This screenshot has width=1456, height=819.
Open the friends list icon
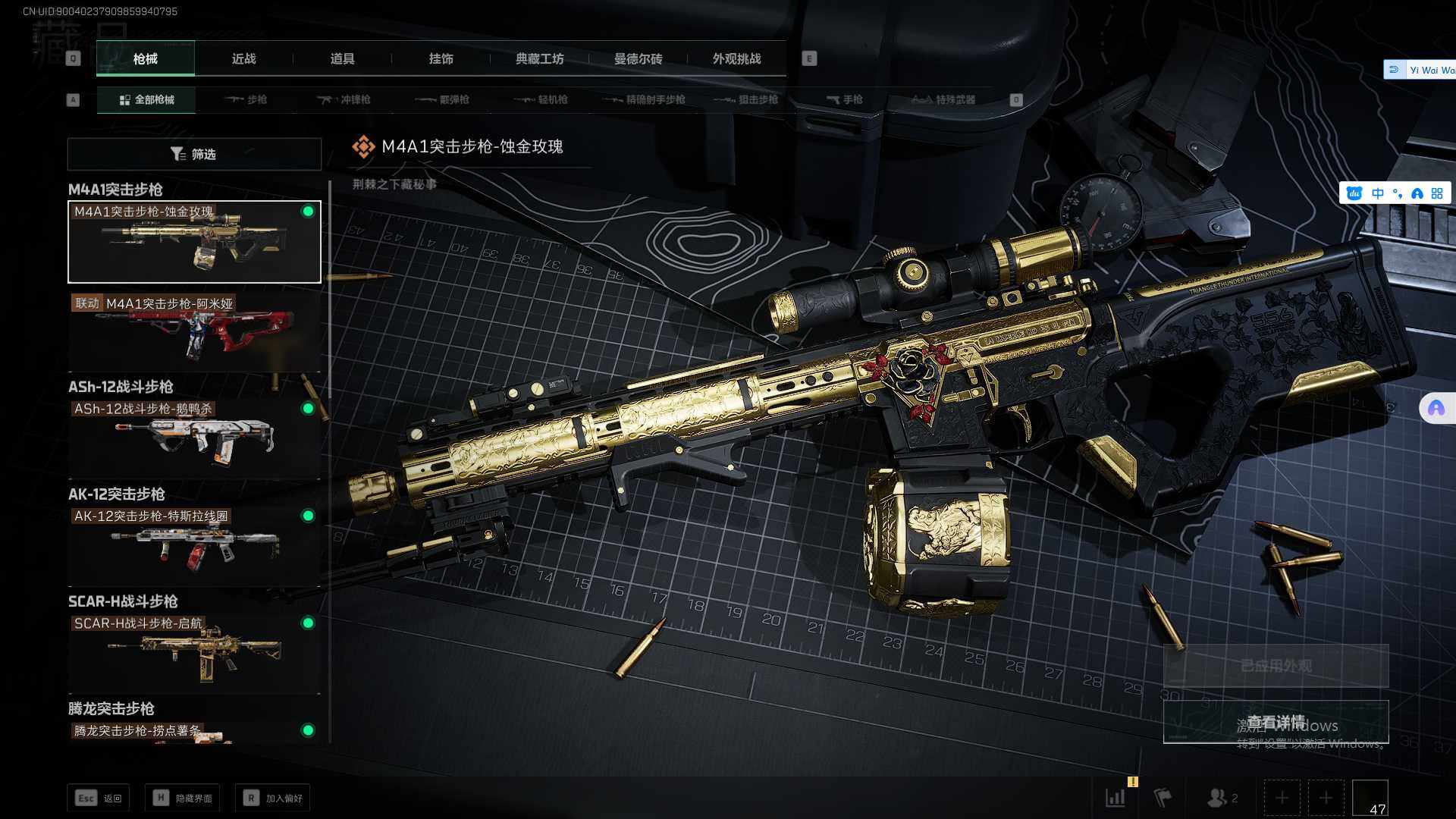click(x=1221, y=798)
